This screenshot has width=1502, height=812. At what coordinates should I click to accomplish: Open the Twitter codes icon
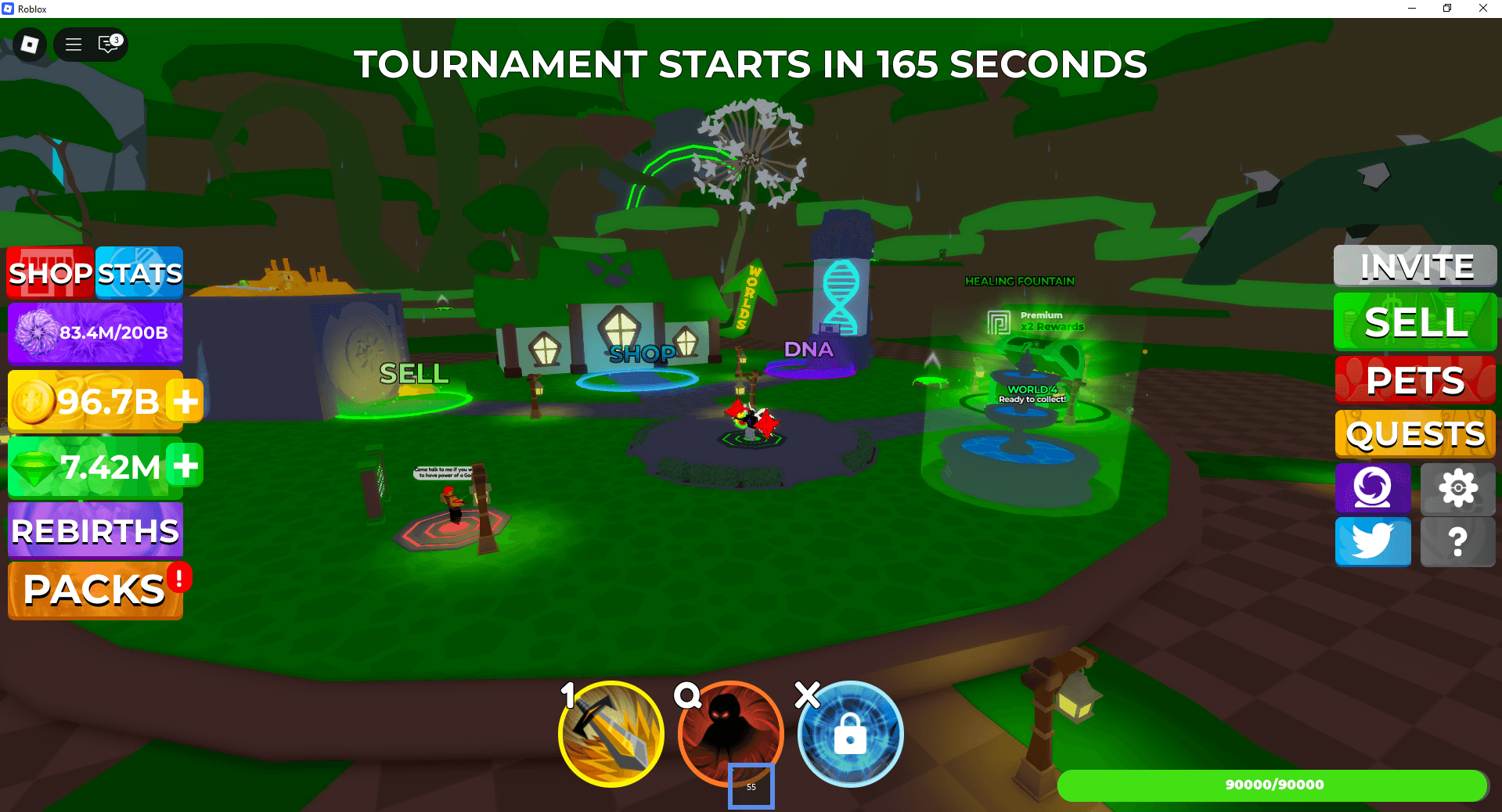pos(1372,541)
